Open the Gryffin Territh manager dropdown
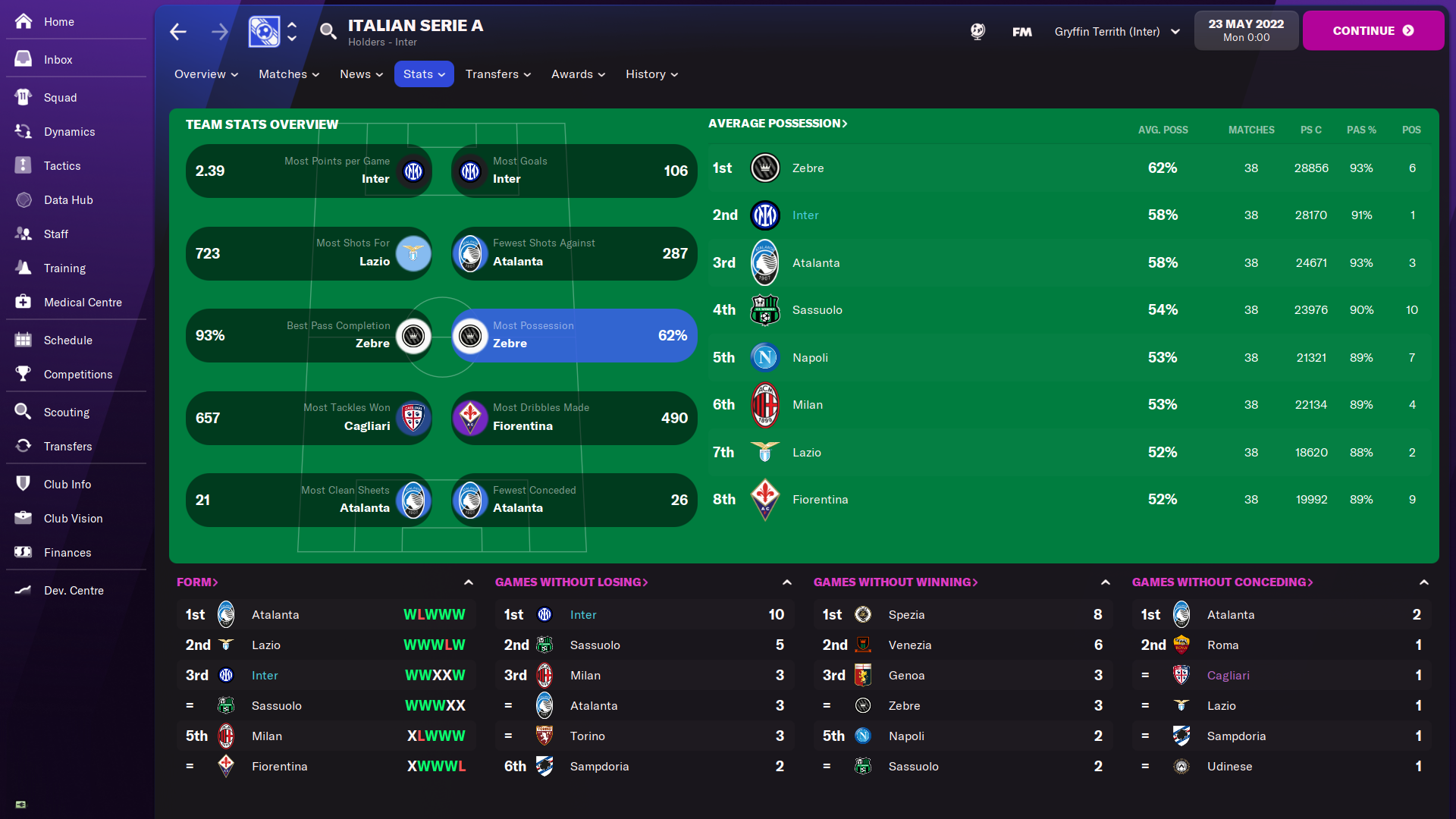Viewport: 1456px width, 819px height. (1116, 32)
